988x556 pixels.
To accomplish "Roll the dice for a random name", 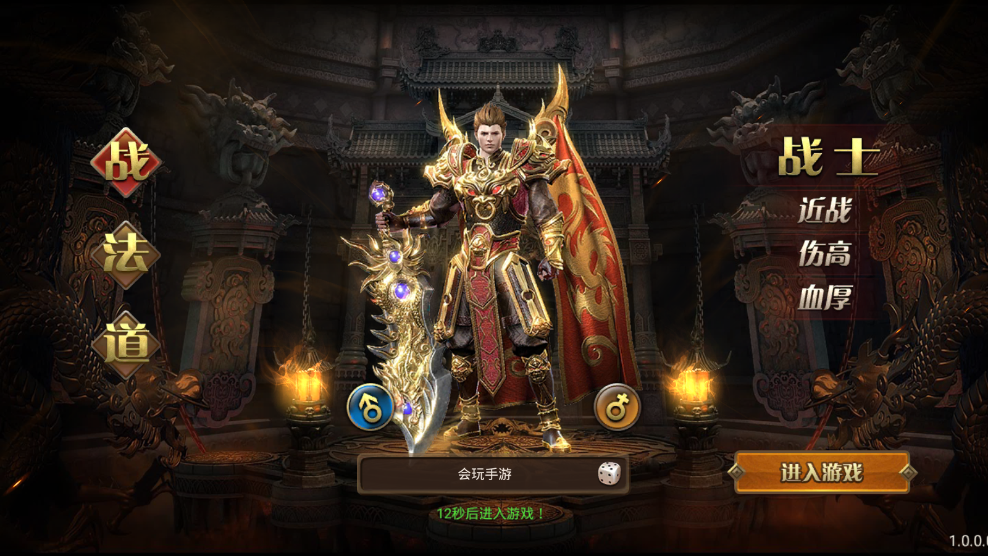I will pos(608,475).
